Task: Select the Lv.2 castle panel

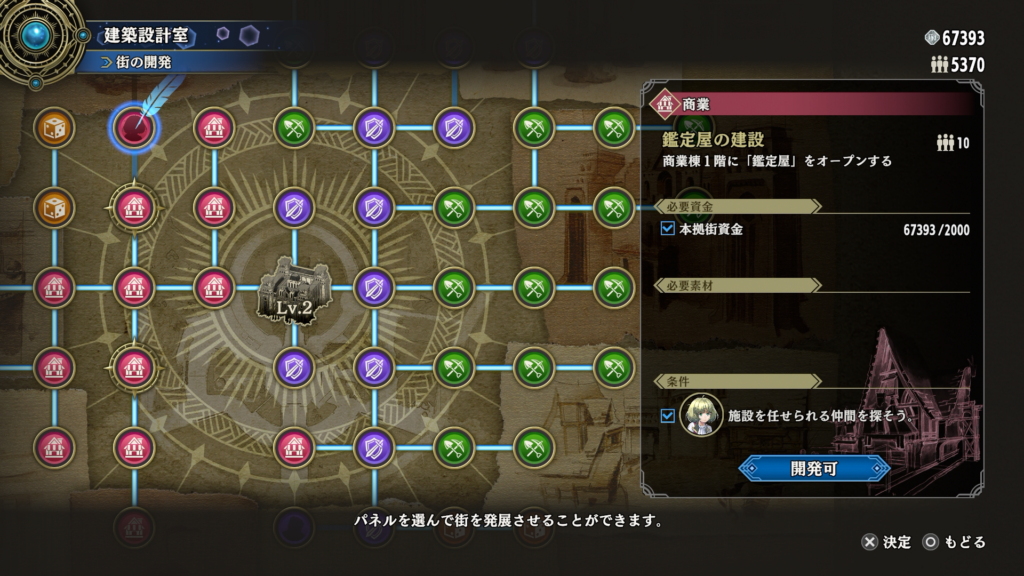Action: coord(294,293)
